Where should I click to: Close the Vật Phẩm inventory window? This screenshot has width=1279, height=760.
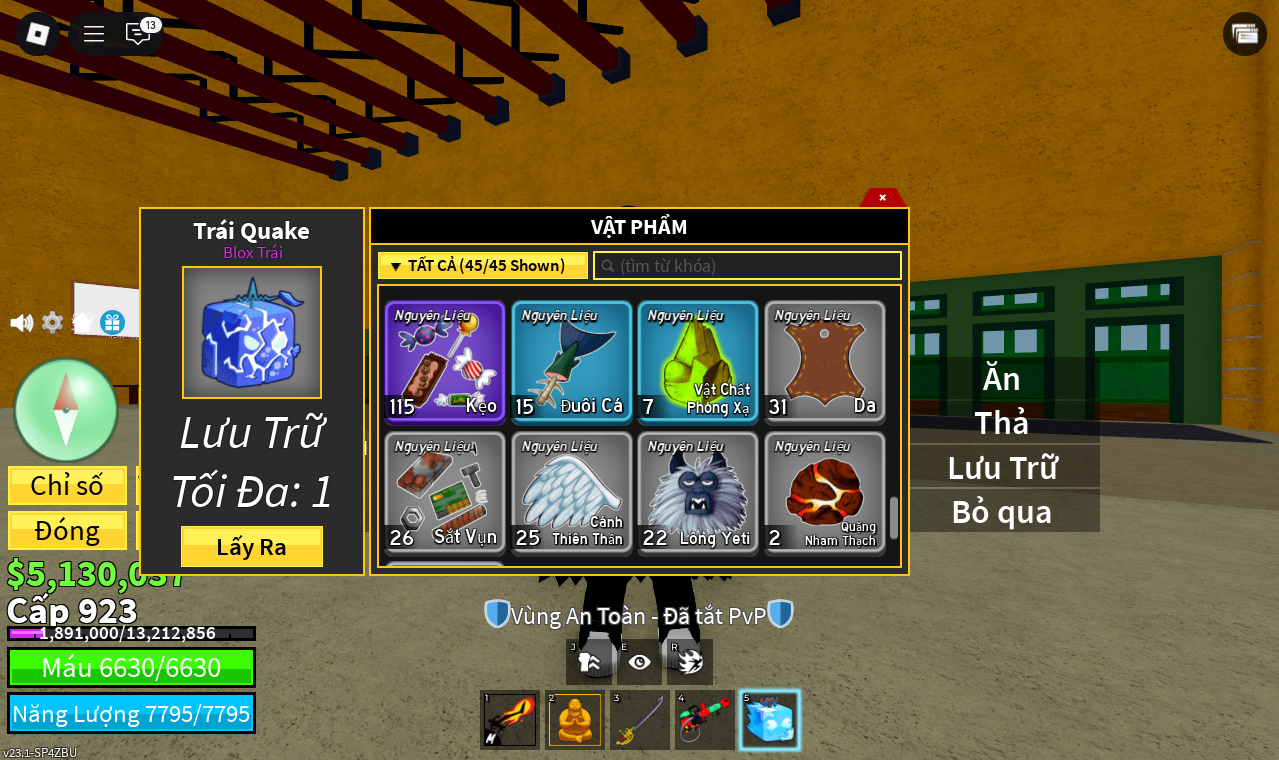[x=882, y=197]
